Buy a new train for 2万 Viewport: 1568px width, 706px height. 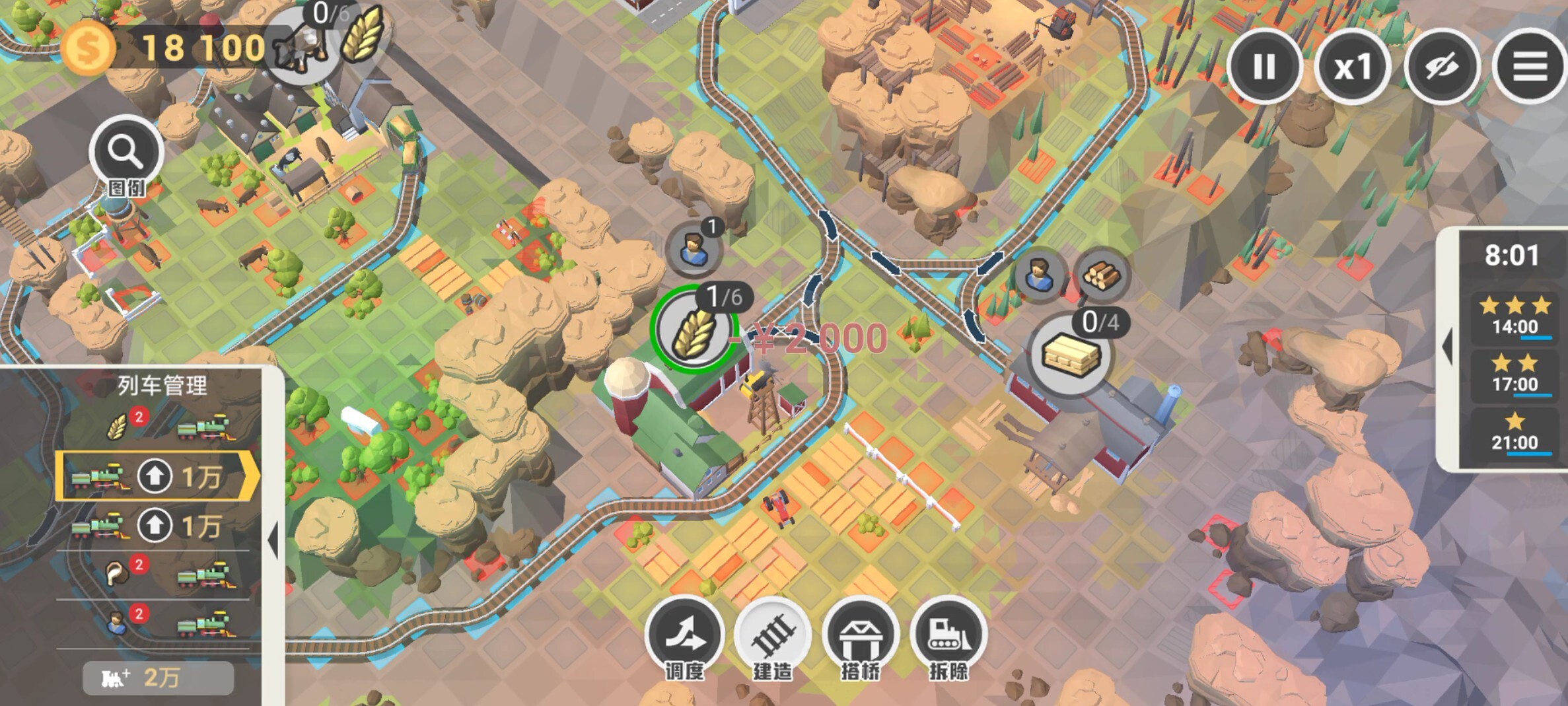pos(159,678)
